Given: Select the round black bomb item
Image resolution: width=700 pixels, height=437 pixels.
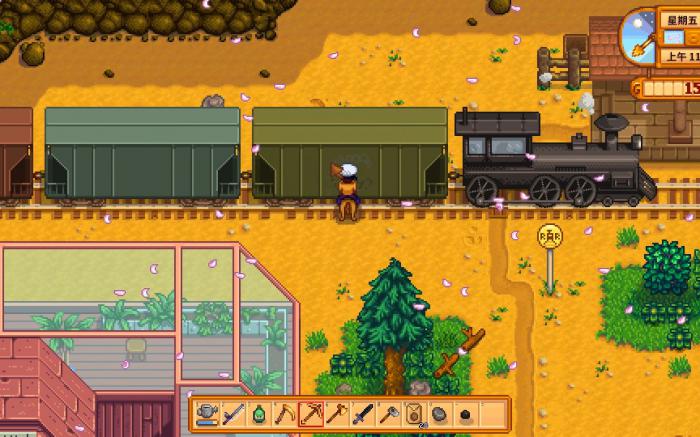Looking at the screenshot, I should [466, 413].
